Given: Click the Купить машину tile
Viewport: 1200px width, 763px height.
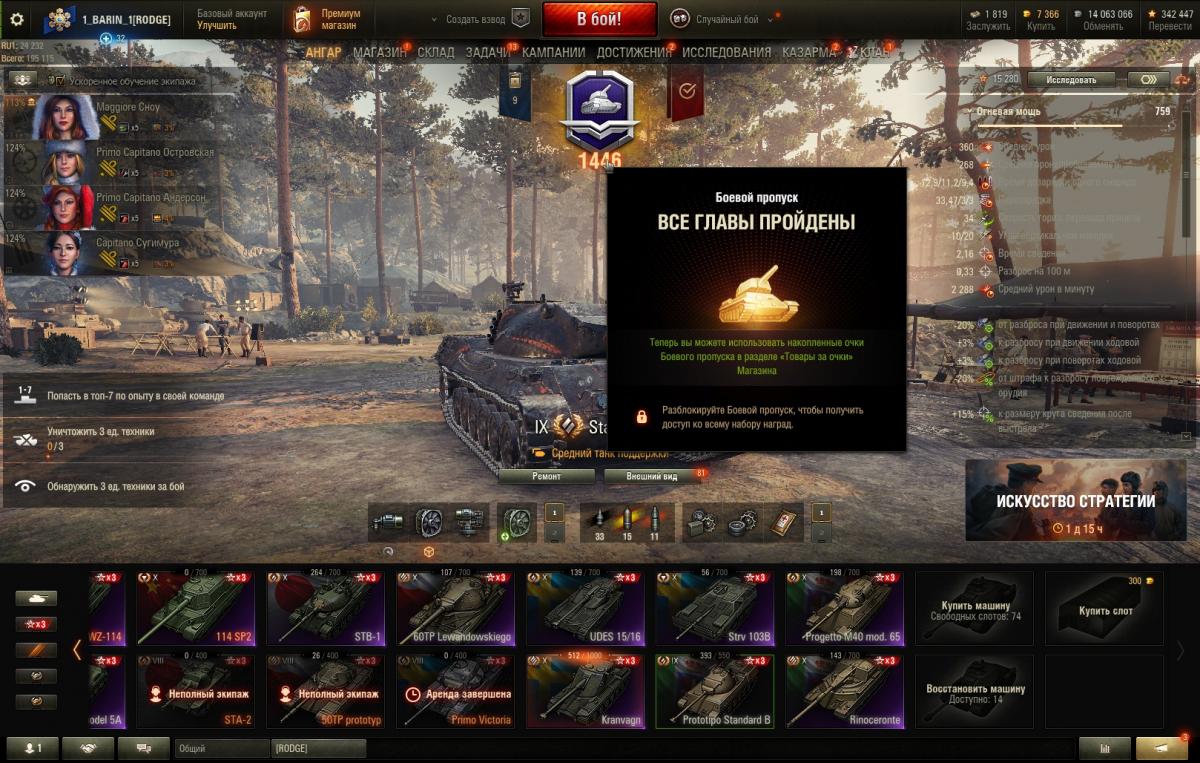Looking at the screenshot, I should pos(975,608).
